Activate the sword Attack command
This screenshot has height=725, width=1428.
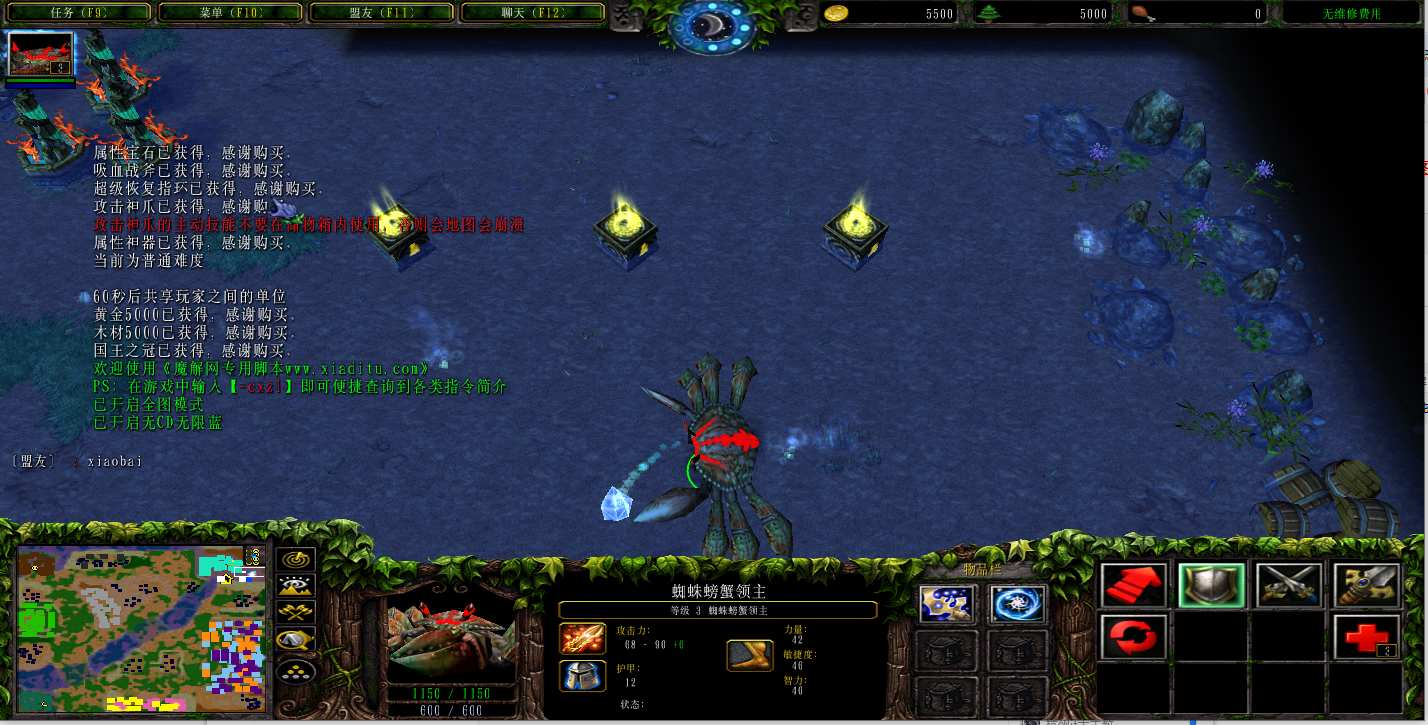pyautogui.click(x=1366, y=585)
